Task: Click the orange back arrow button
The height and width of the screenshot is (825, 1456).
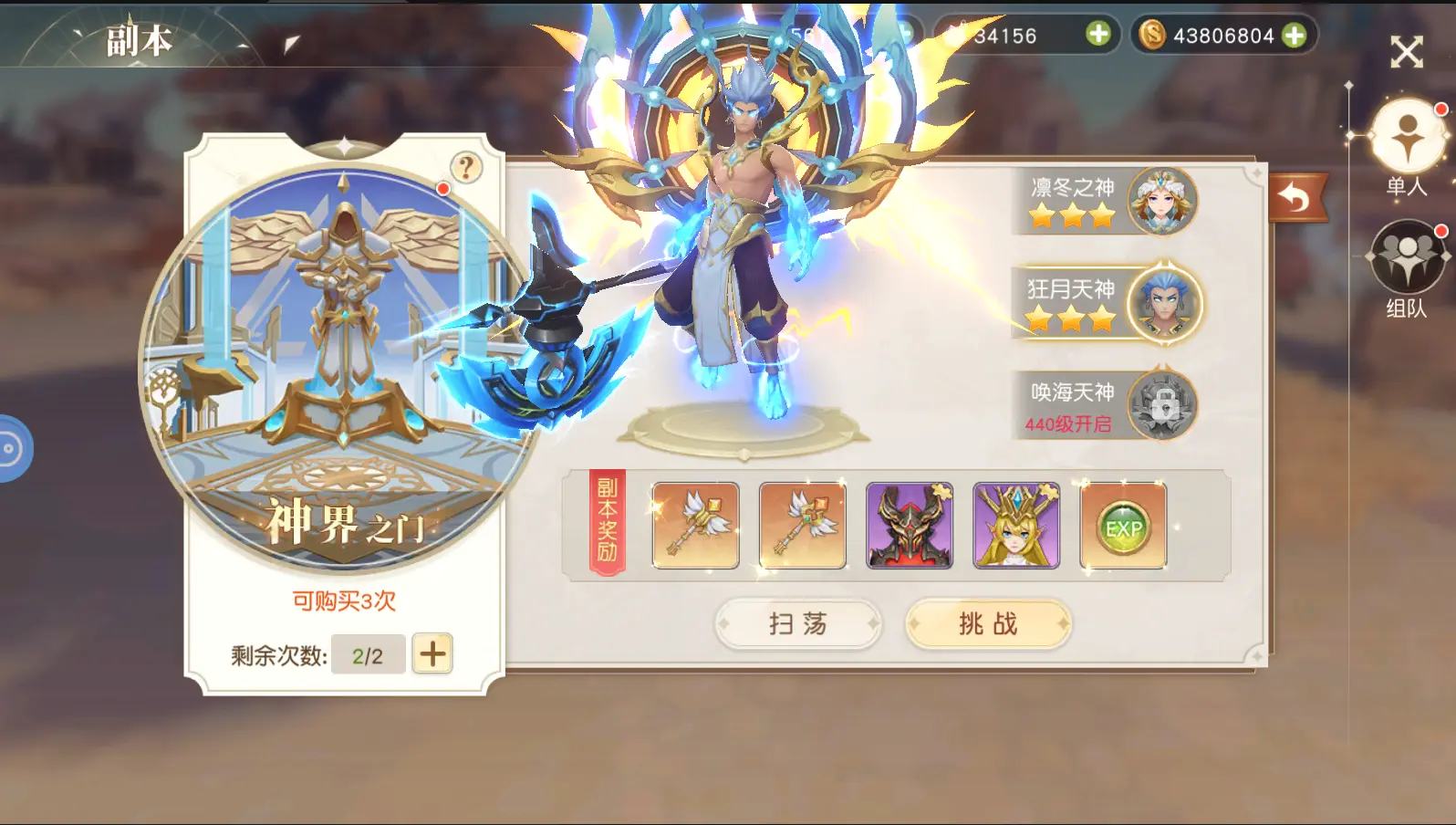Action: (x=1295, y=198)
